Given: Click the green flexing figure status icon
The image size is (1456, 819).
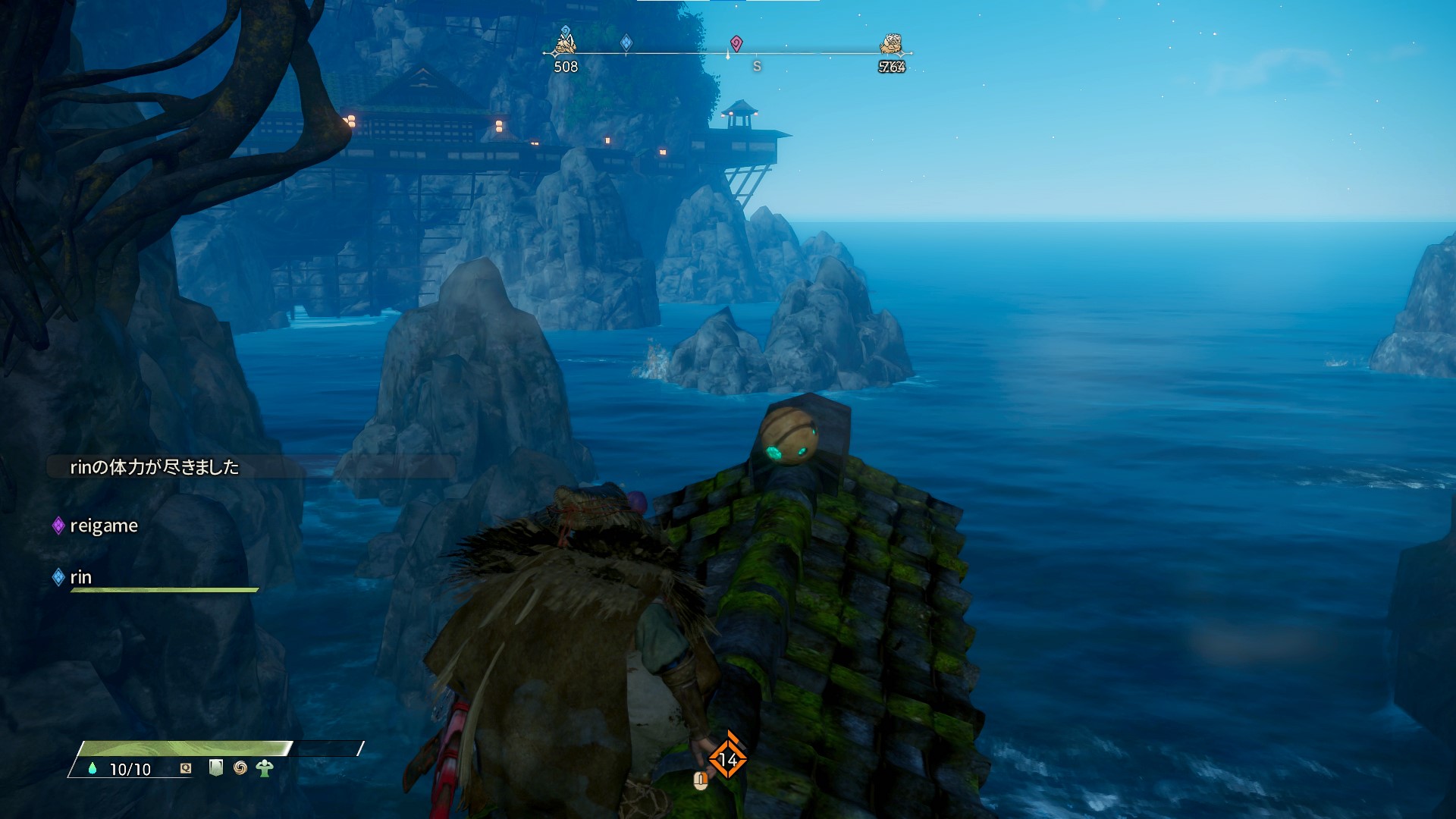Looking at the screenshot, I should (x=265, y=768).
